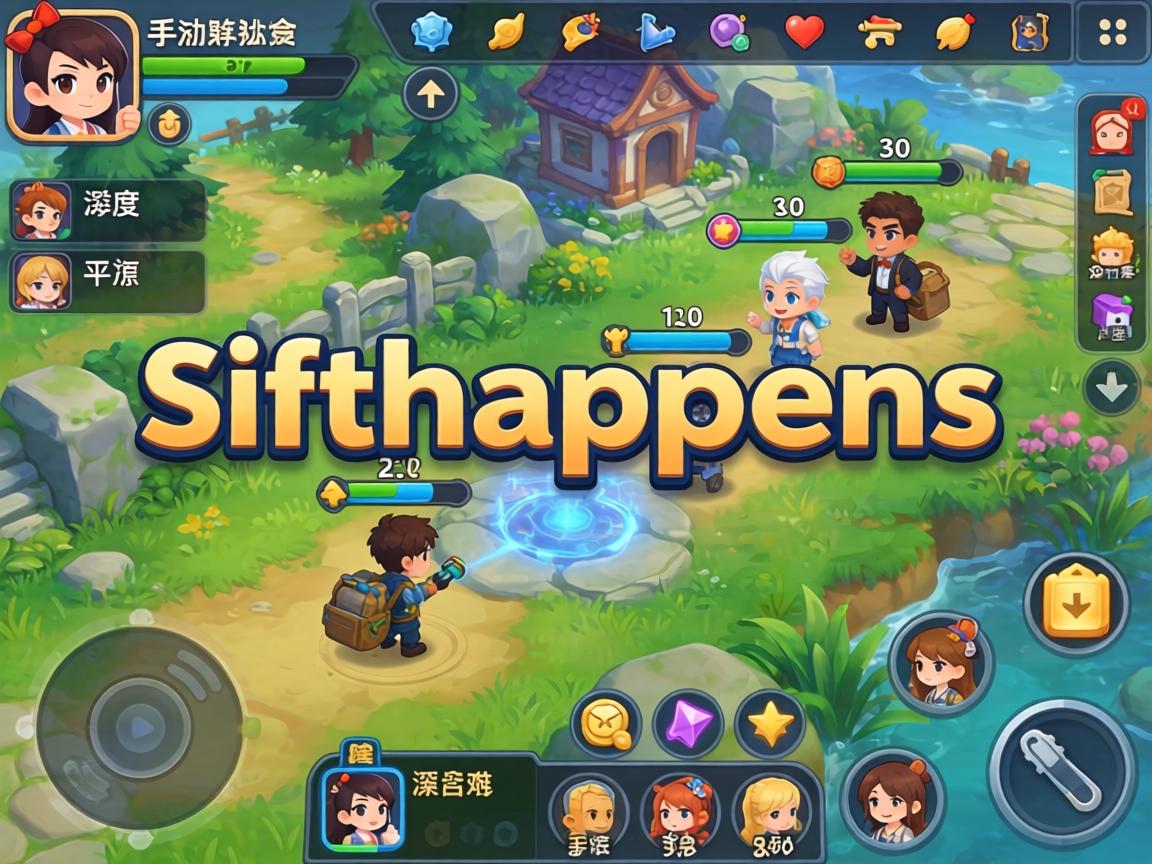Use the gold coin face skill
The image size is (1152, 864).
point(605,722)
